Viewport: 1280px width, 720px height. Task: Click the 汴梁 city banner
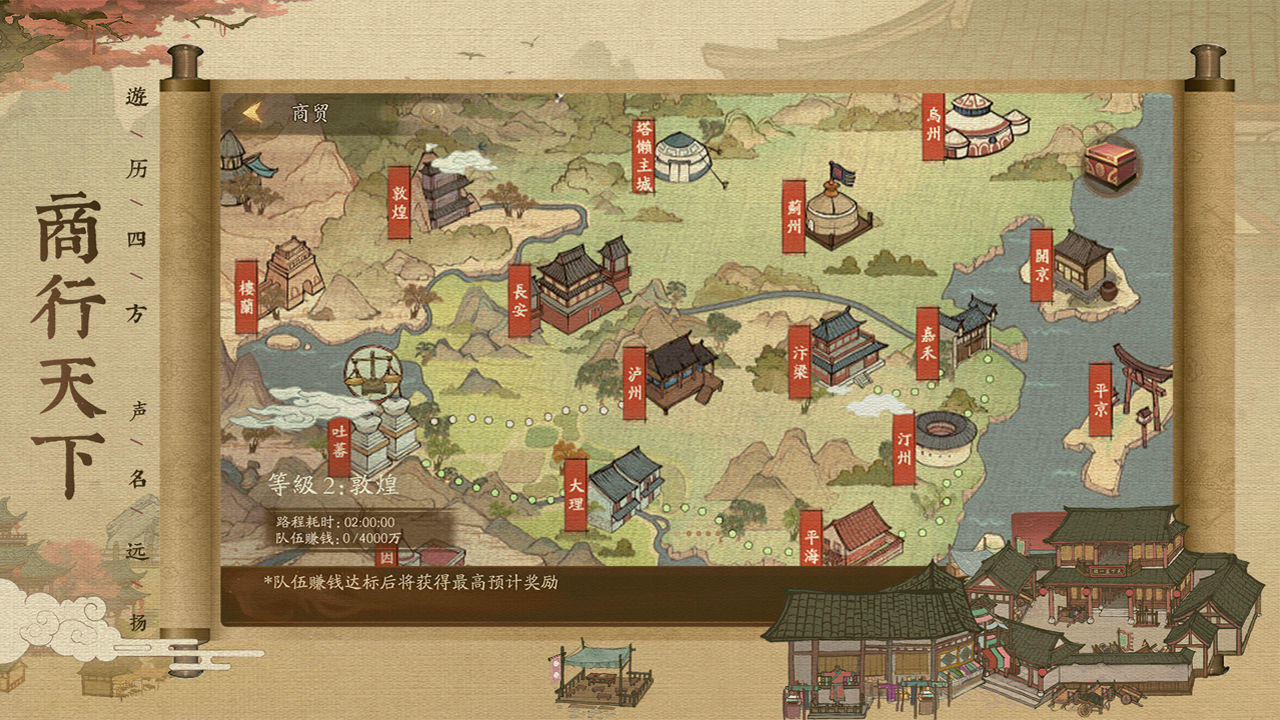click(x=800, y=363)
